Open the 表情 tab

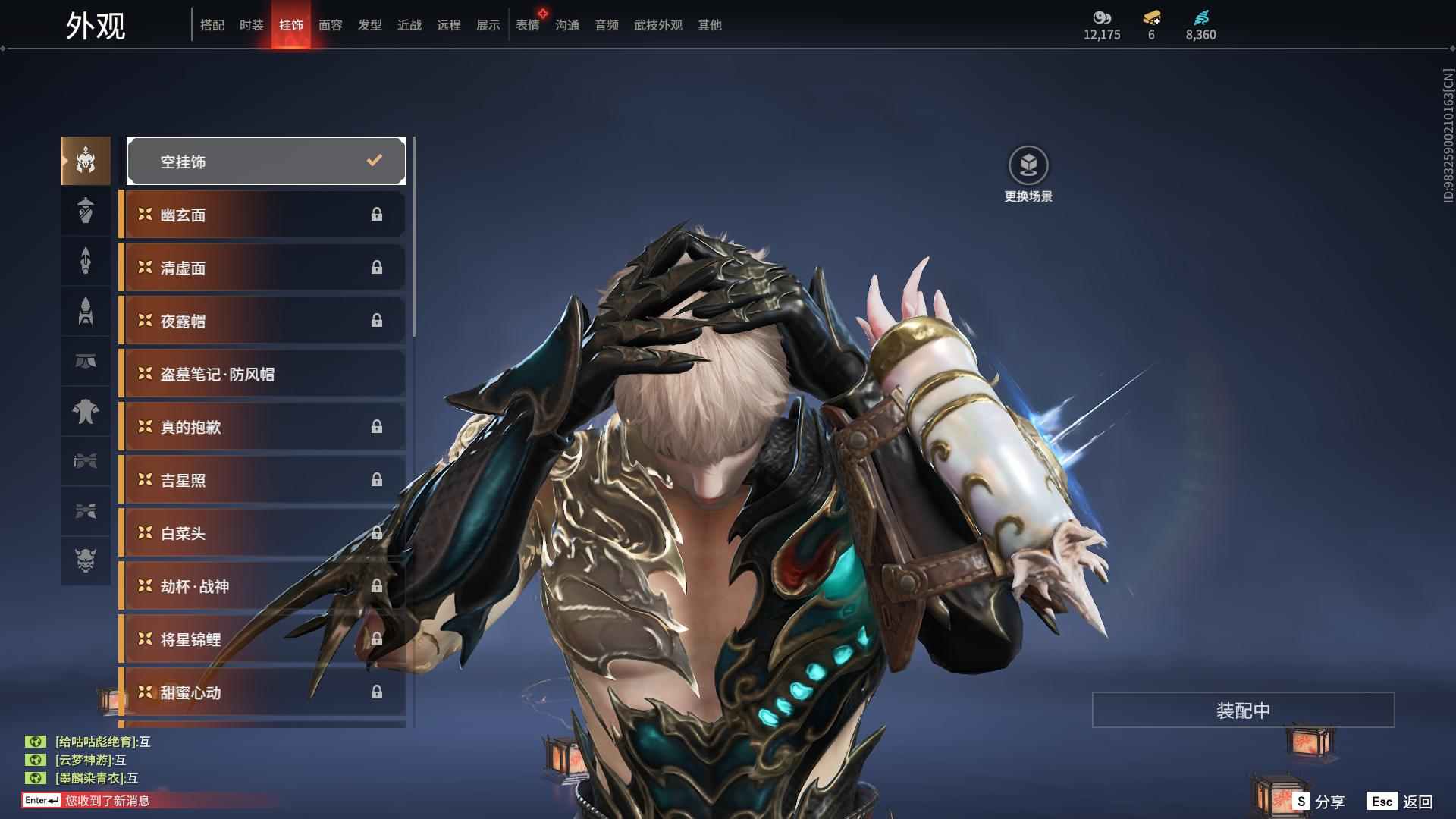[527, 25]
